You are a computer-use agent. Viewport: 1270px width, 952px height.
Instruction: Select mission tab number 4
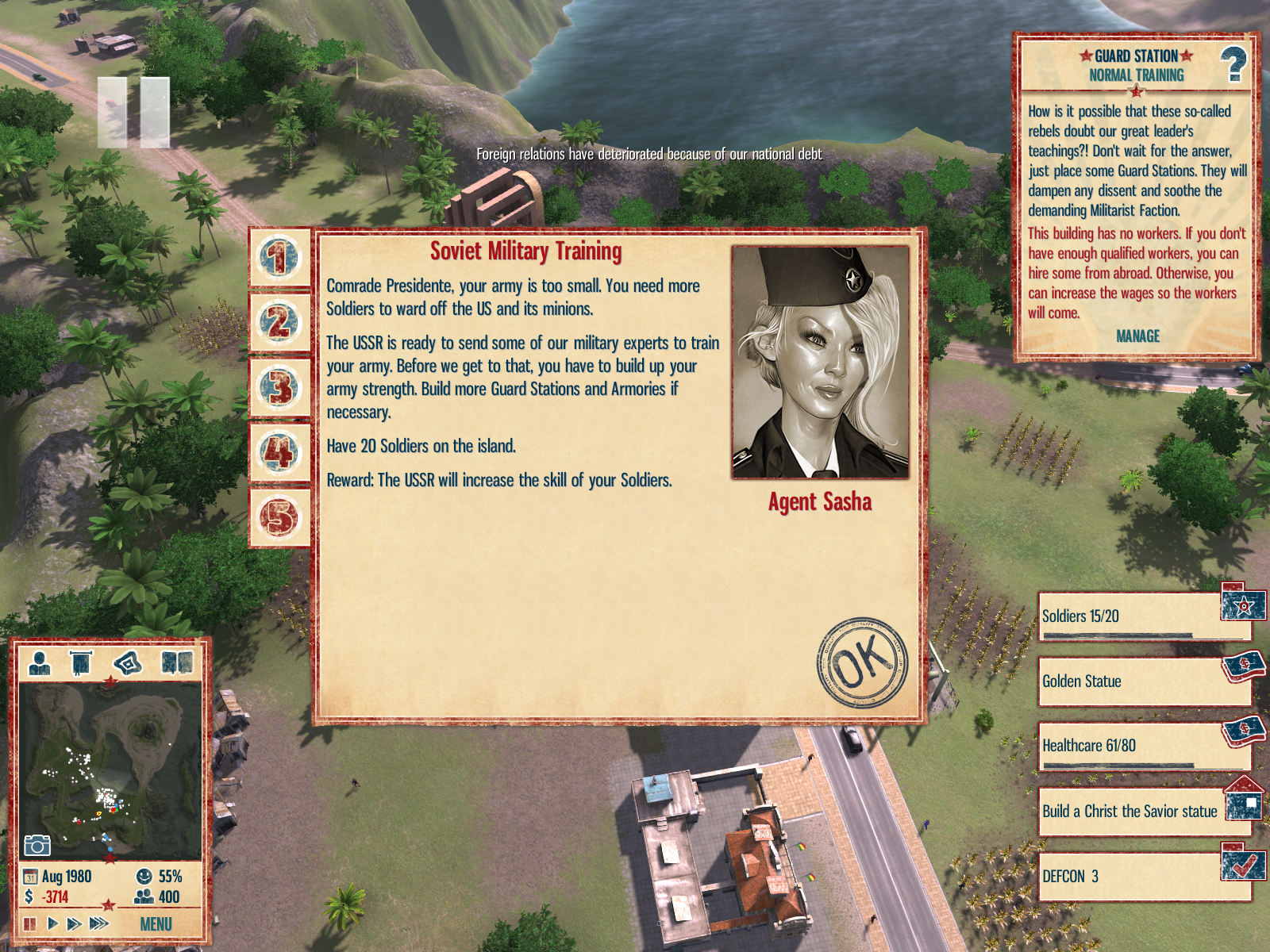[279, 453]
